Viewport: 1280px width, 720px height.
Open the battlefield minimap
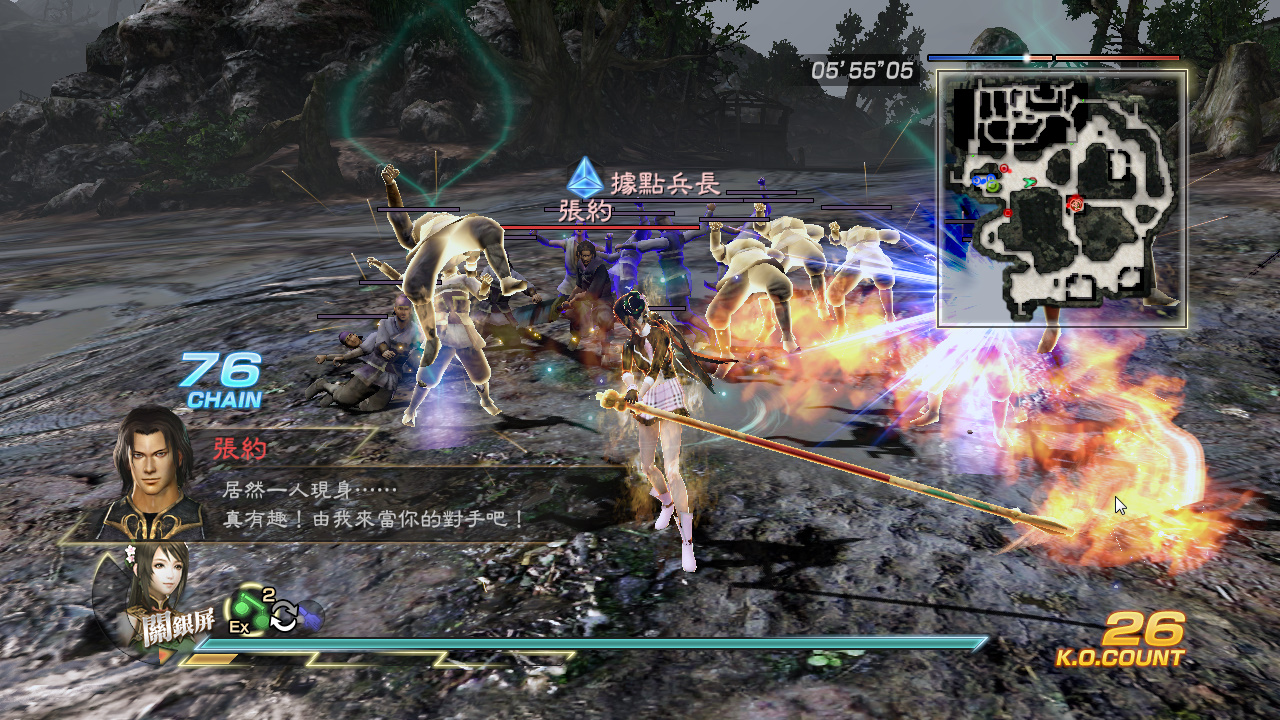(1062, 198)
